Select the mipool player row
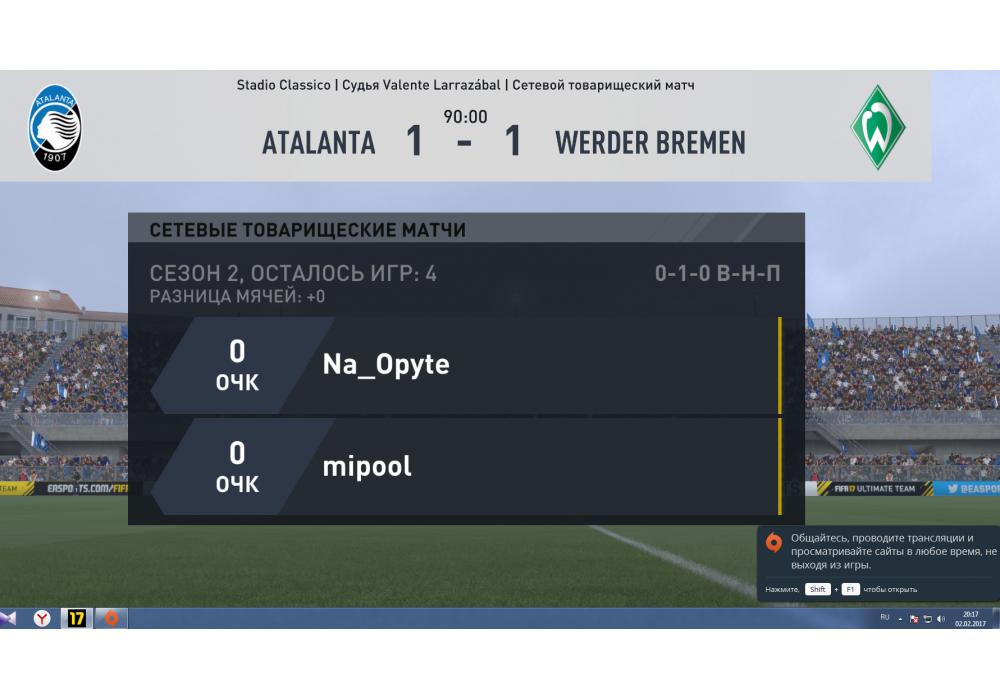This screenshot has width=1000, height=700. tap(465, 467)
